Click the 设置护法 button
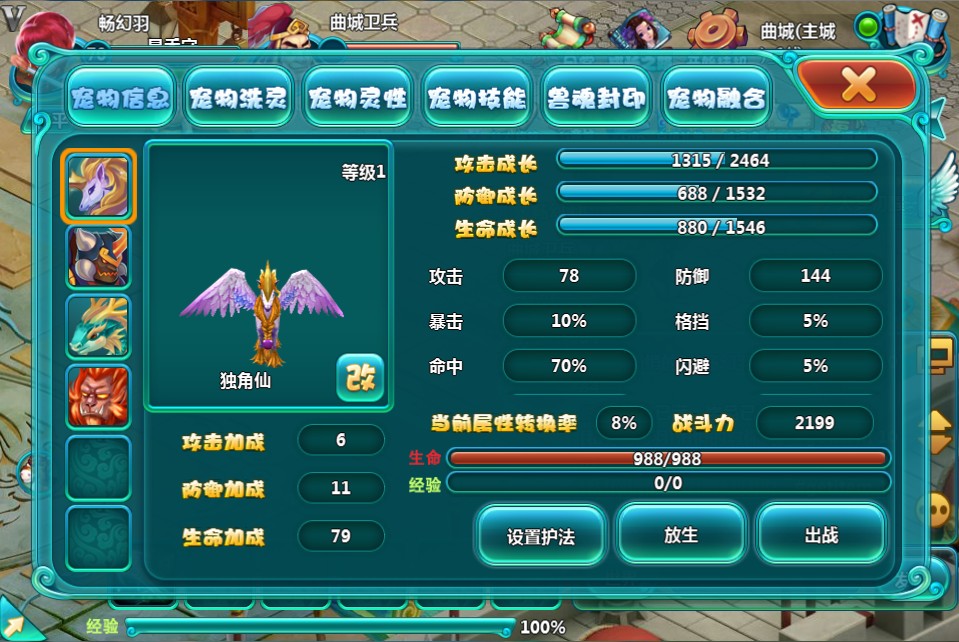The width and height of the screenshot is (959, 642). (x=541, y=535)
